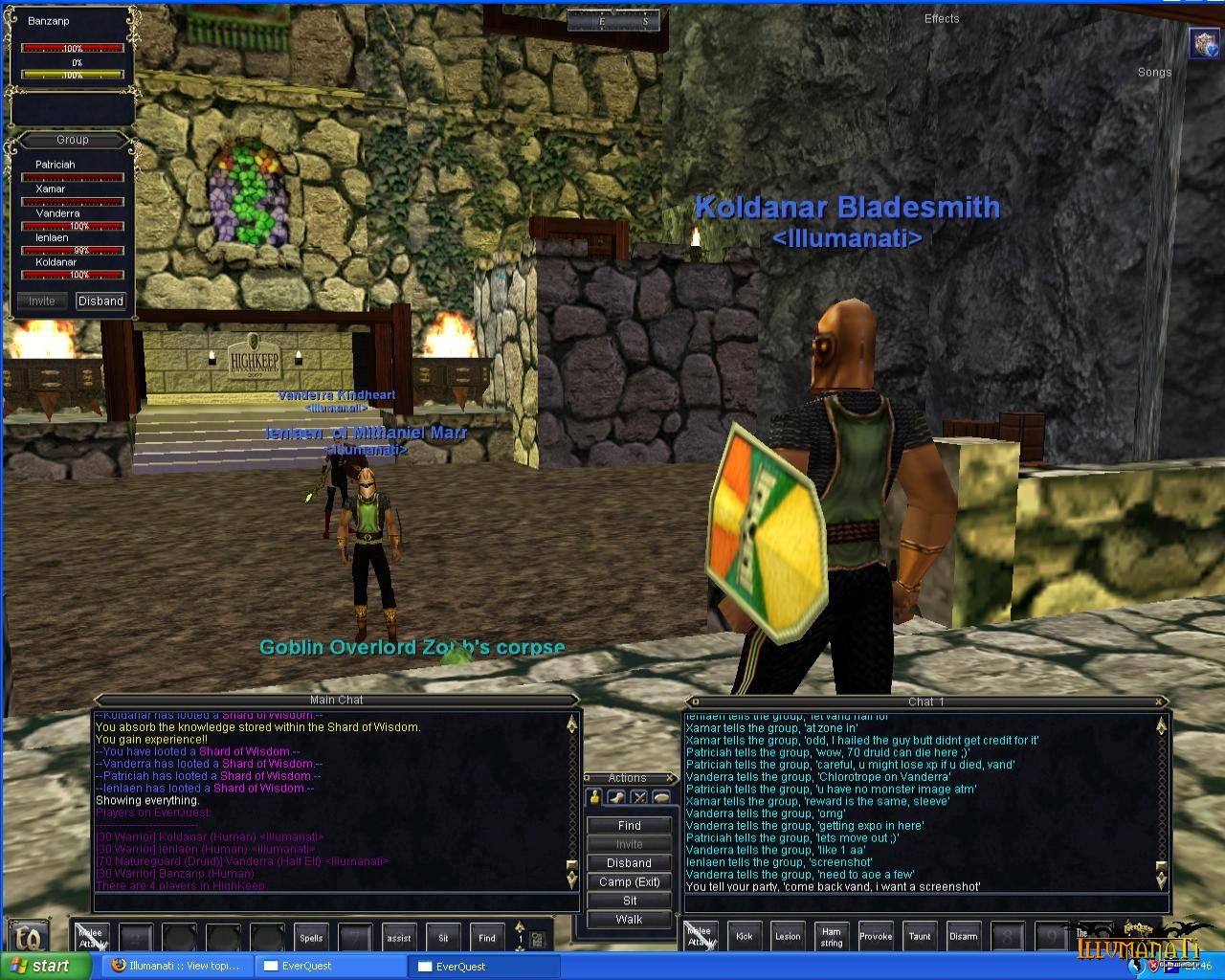Close the Chat 1 window

tap(1161, 702)
